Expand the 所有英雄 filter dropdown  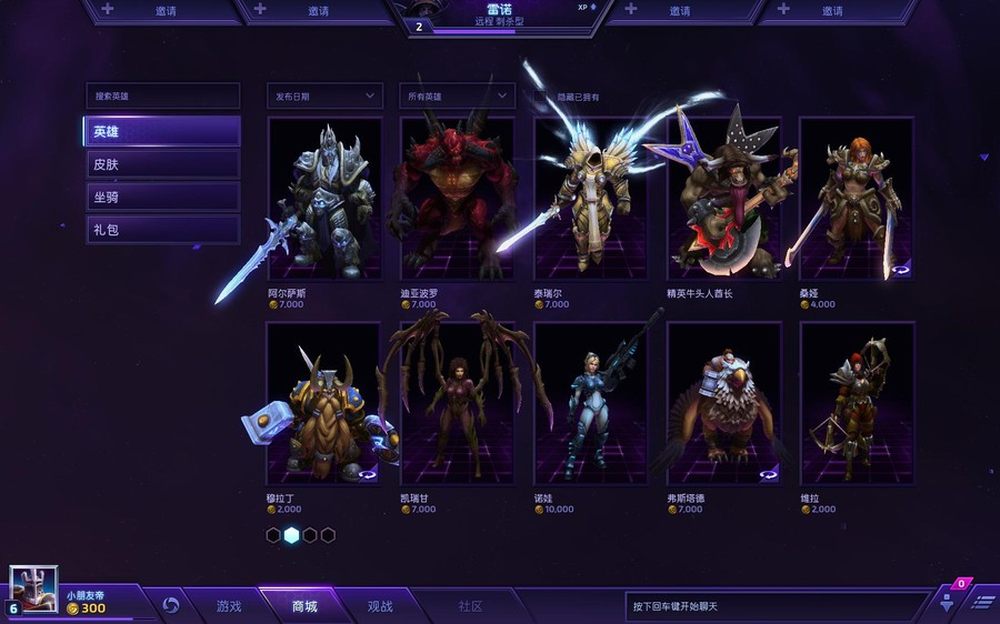[x=457, y=96]
